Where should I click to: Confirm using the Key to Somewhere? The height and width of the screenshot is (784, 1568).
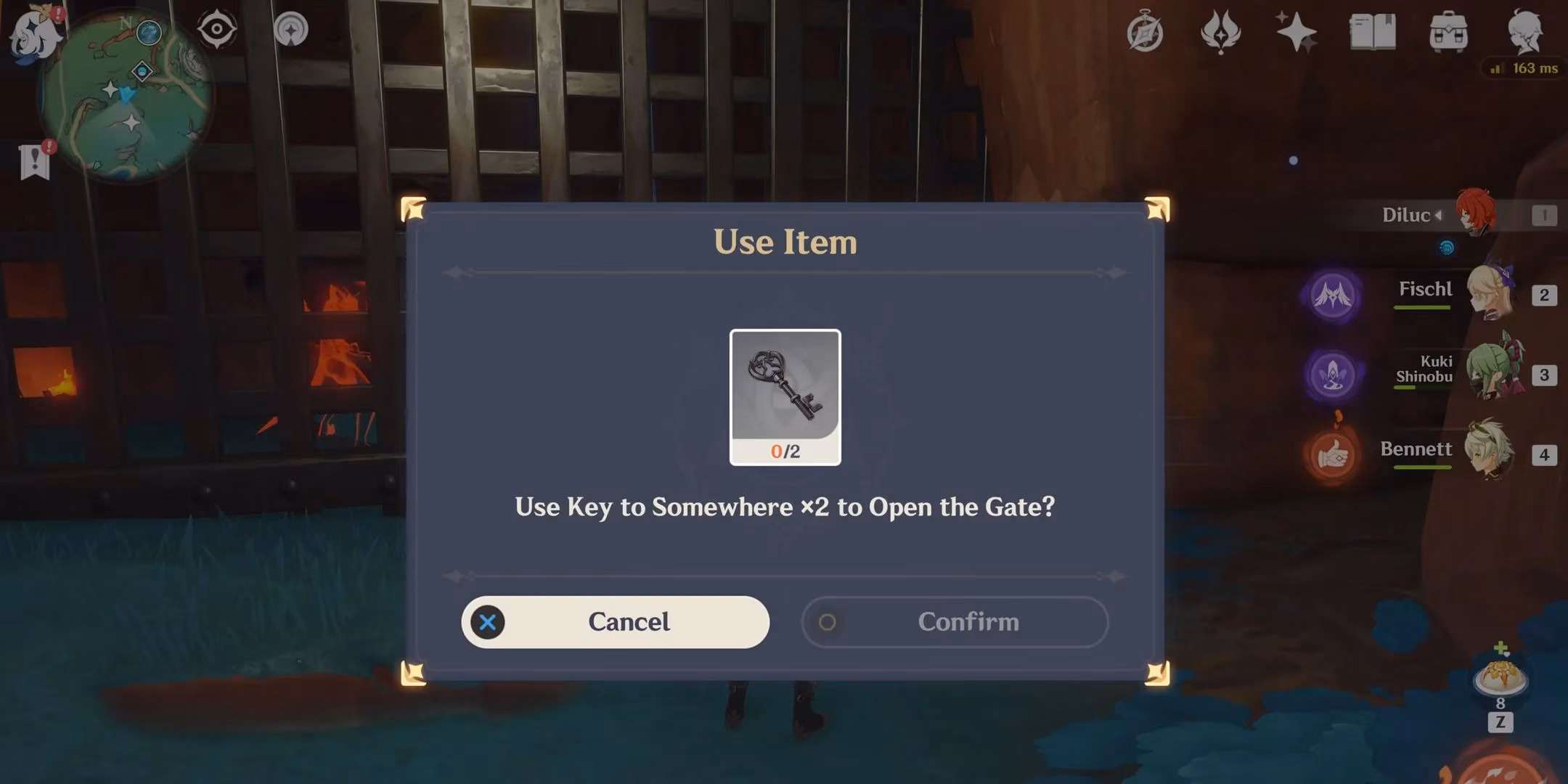[955, 622]
